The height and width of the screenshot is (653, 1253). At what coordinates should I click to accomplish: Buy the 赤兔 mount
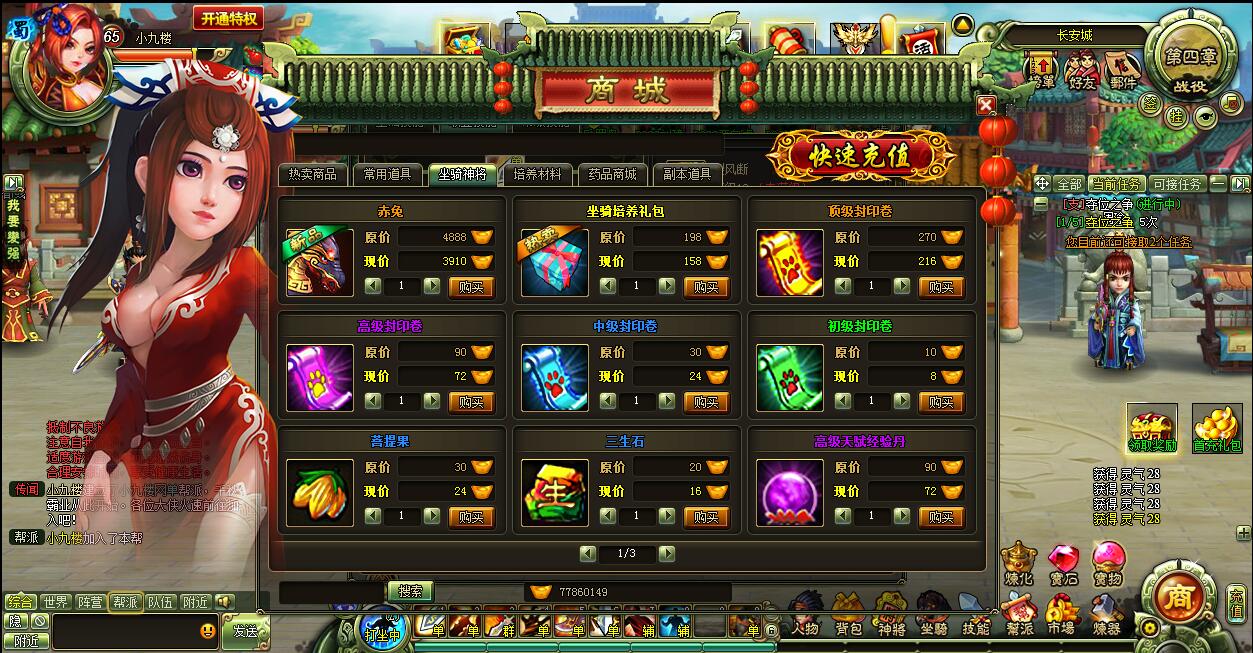pyautogui.click(x=471, y=286)
